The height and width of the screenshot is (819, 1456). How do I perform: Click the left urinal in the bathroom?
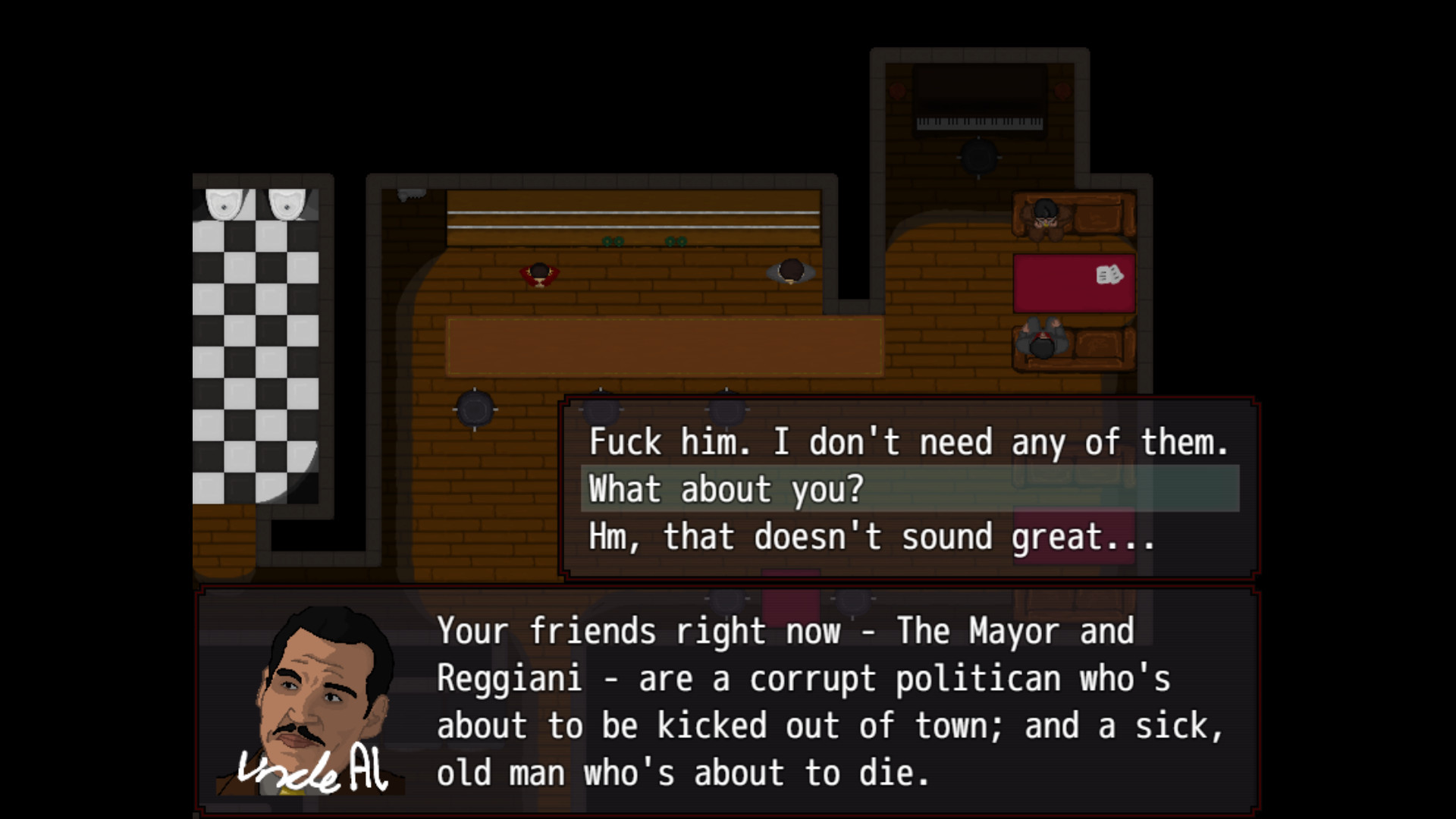tap(225, 201)
